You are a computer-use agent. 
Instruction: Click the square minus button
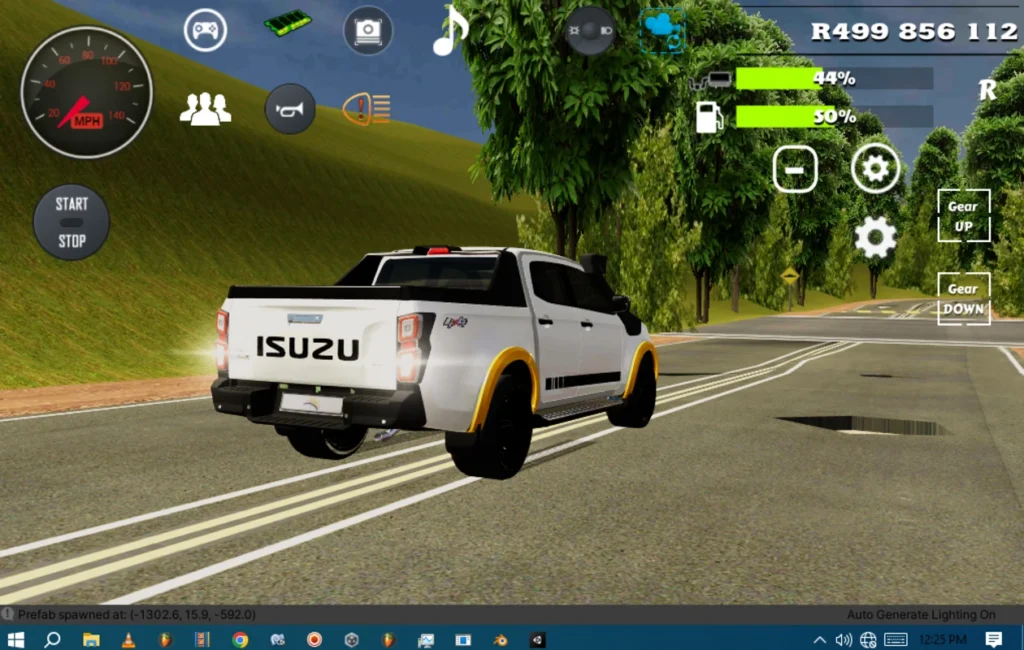click(795, 170)
